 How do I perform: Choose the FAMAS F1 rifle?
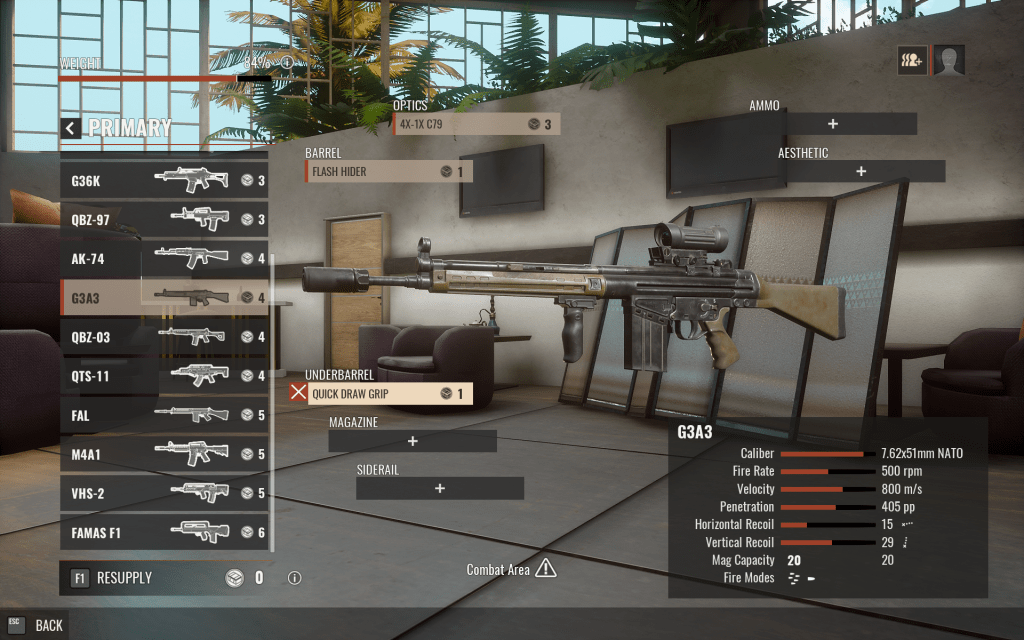coord(164,532)
